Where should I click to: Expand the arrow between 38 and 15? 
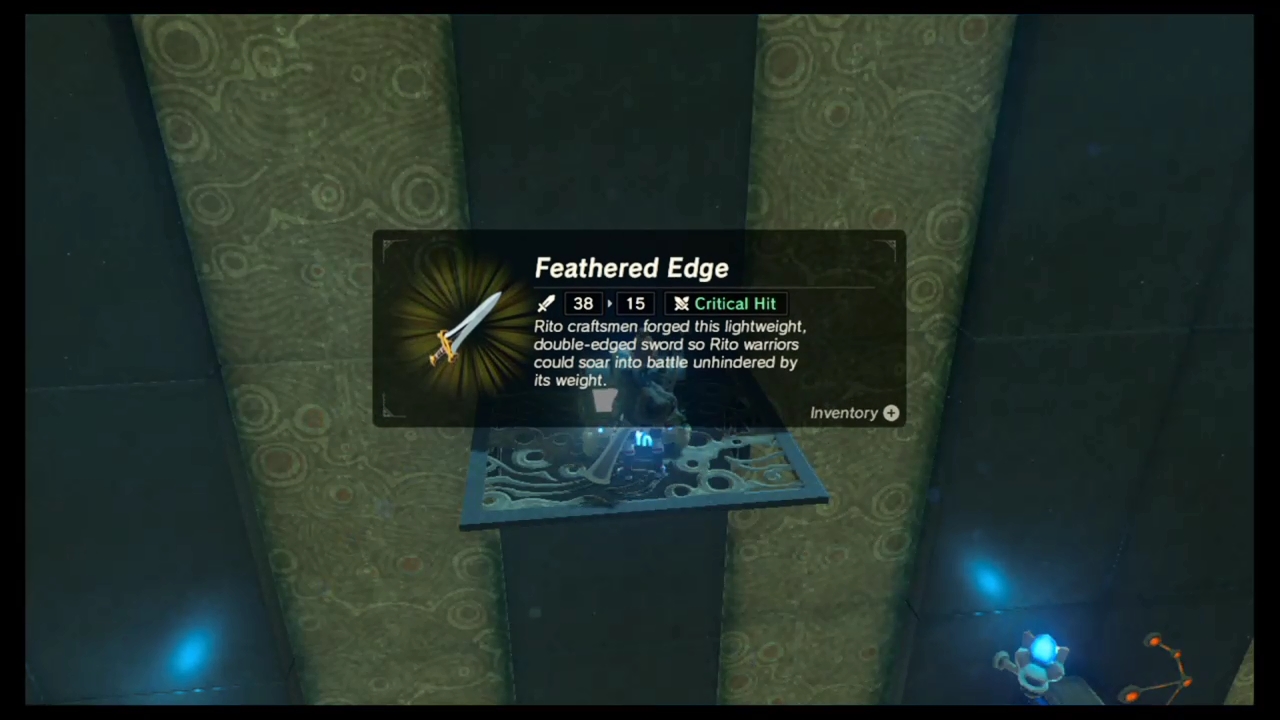(x=609, y=303)
